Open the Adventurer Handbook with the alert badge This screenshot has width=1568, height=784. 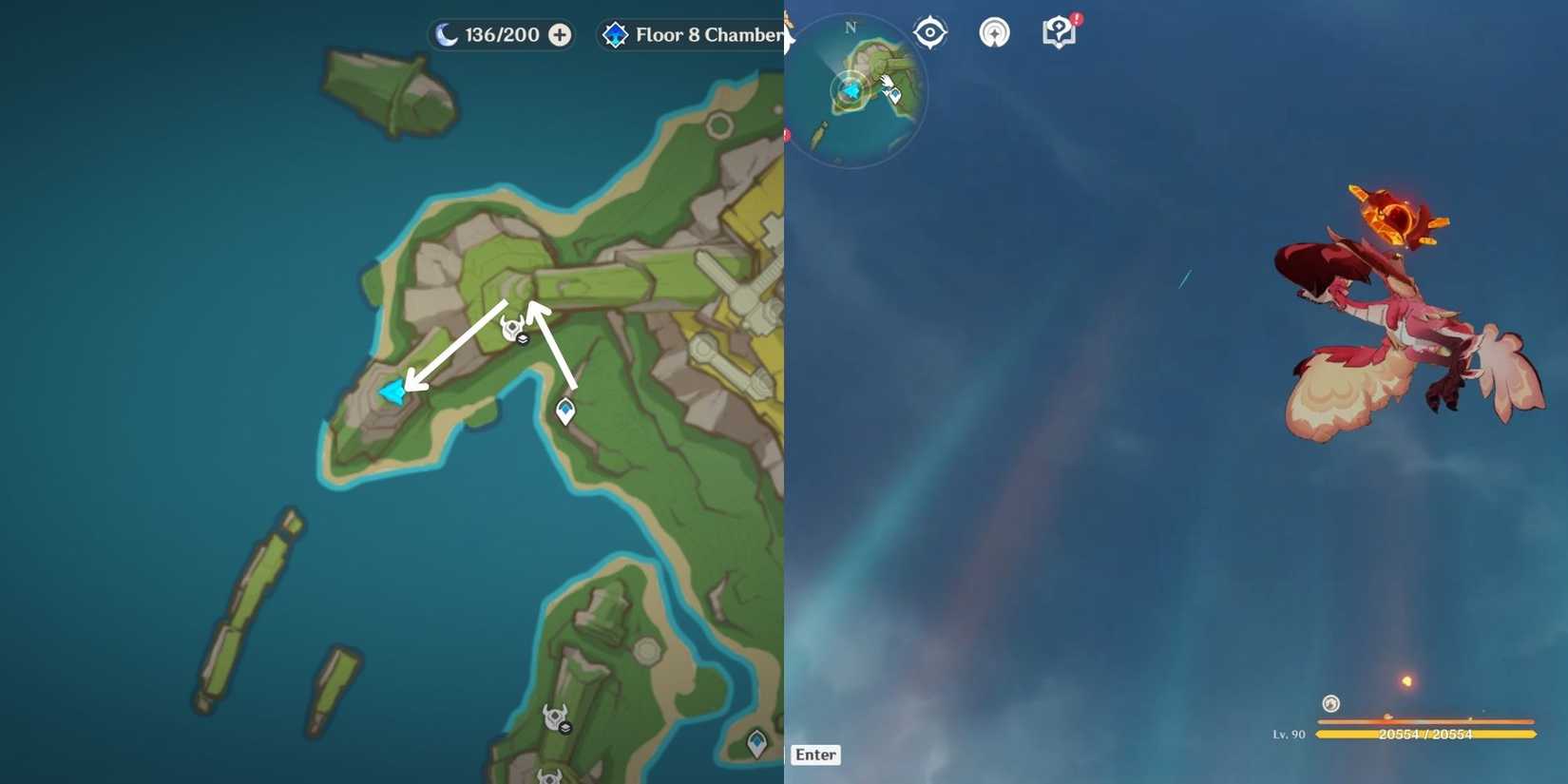click(1059, 31)
